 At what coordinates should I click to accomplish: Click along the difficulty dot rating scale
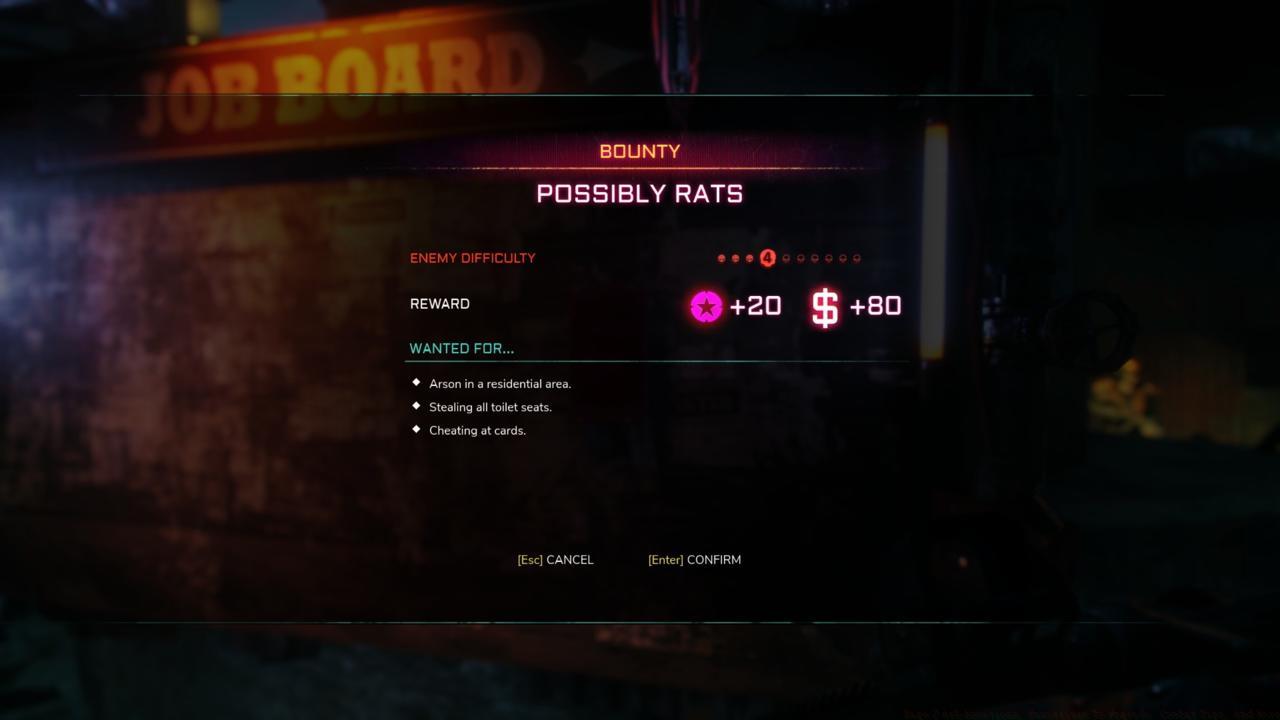tap(790, 257)
